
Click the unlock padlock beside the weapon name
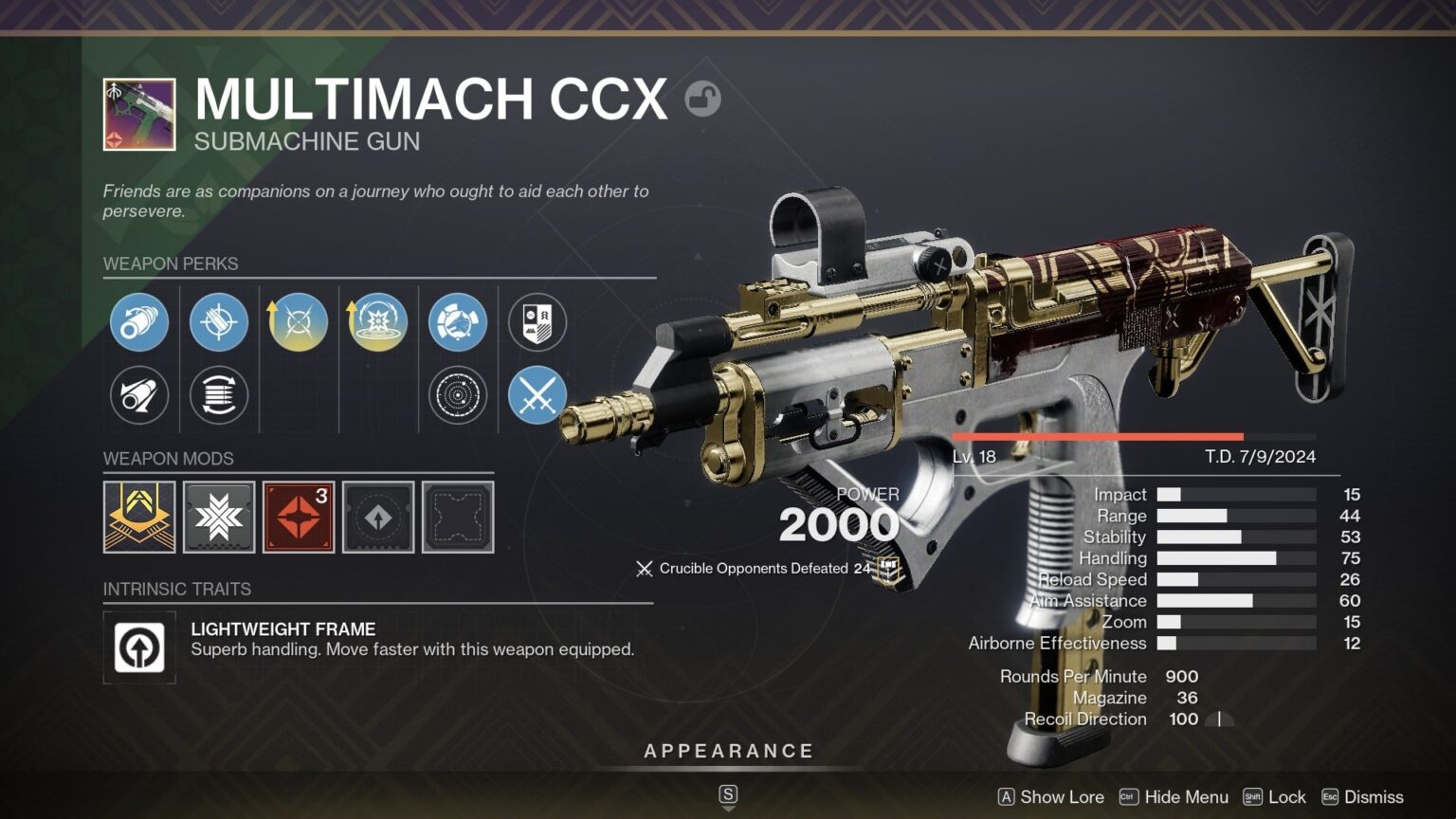coord(702,99)
